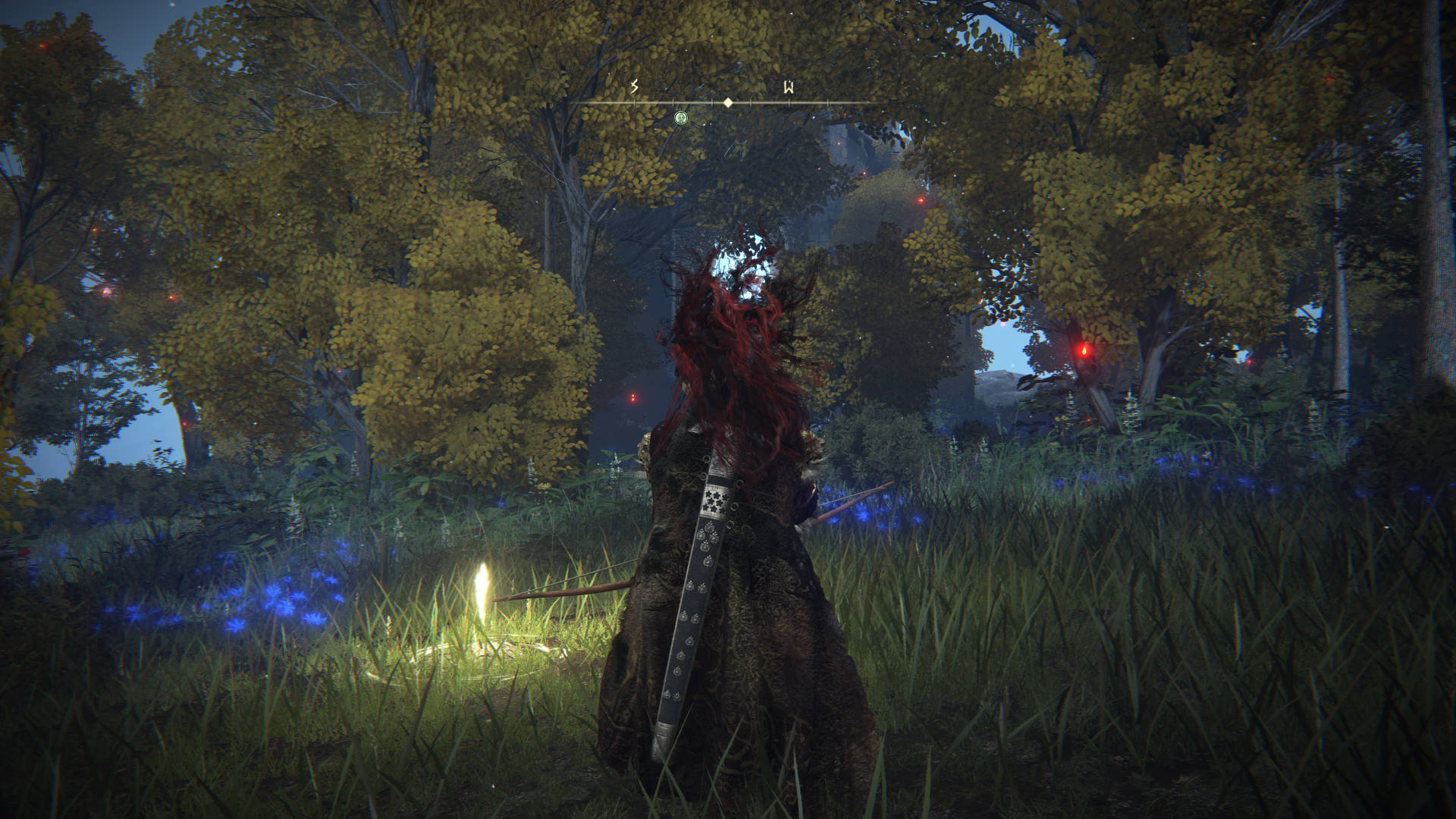Click the South rune on the compass
This screenshot has height=819, width=1456.
click(635, 88)
